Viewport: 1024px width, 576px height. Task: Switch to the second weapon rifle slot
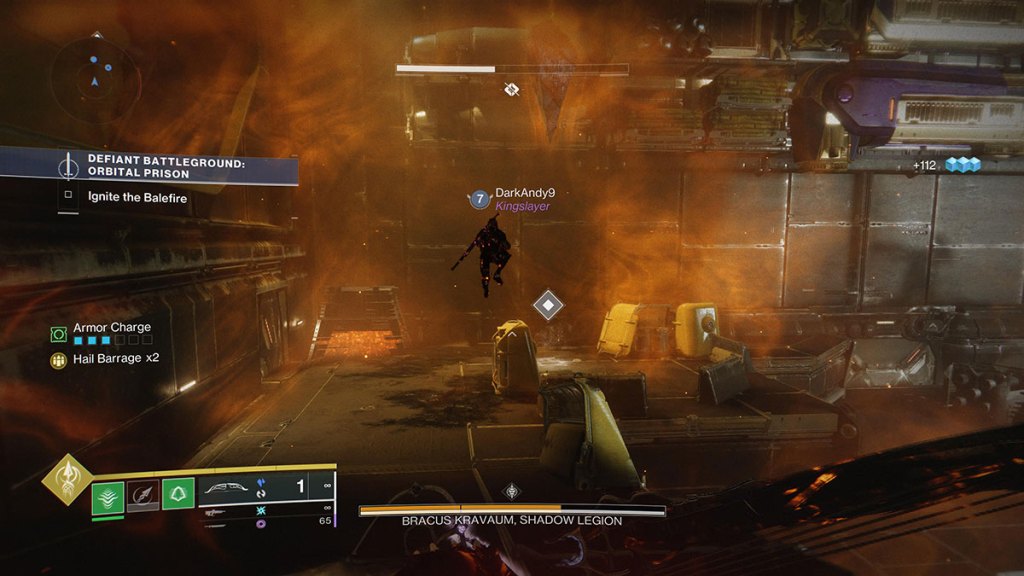pyautogui.click(x=218, y=510)
